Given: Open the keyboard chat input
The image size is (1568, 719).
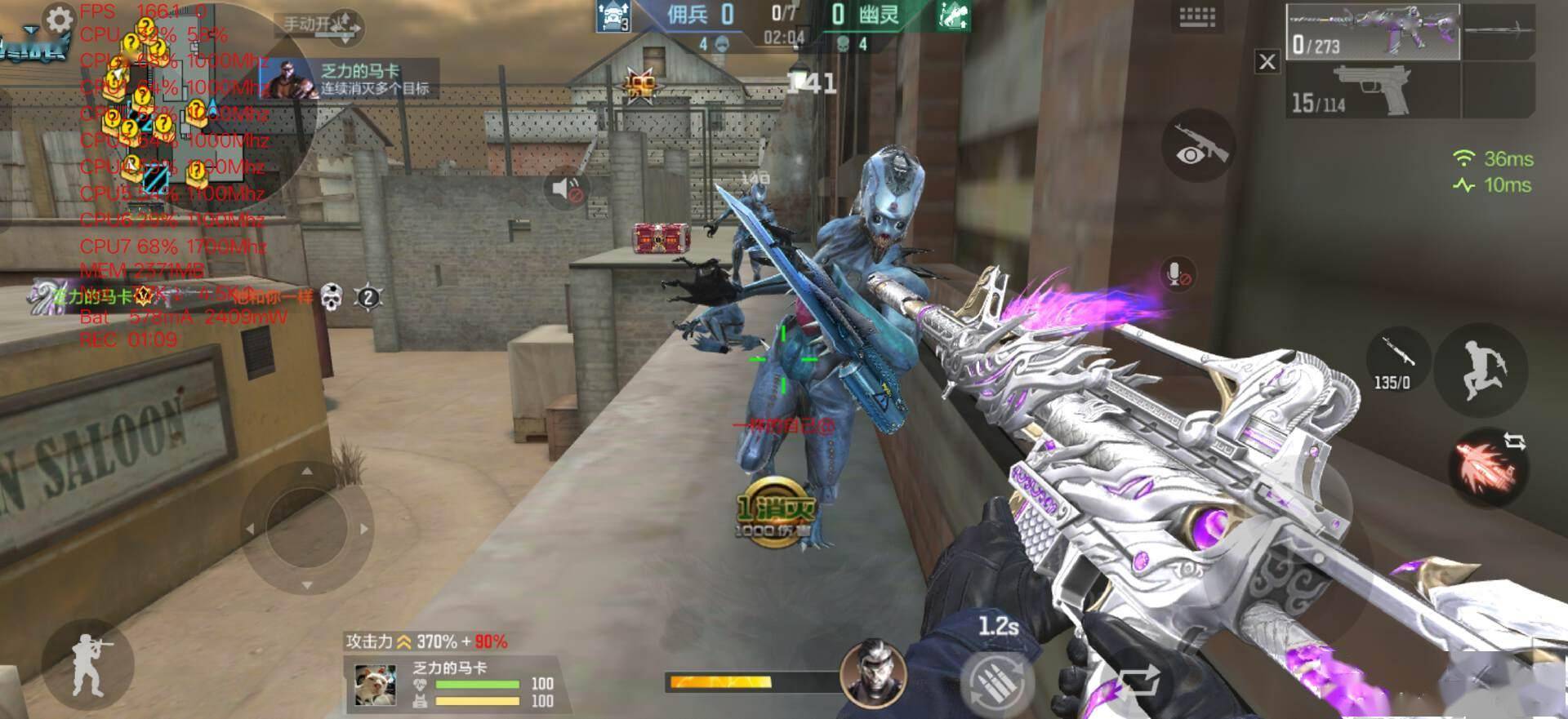Looking at the screenshot, I should click(x=1197, y=18).
